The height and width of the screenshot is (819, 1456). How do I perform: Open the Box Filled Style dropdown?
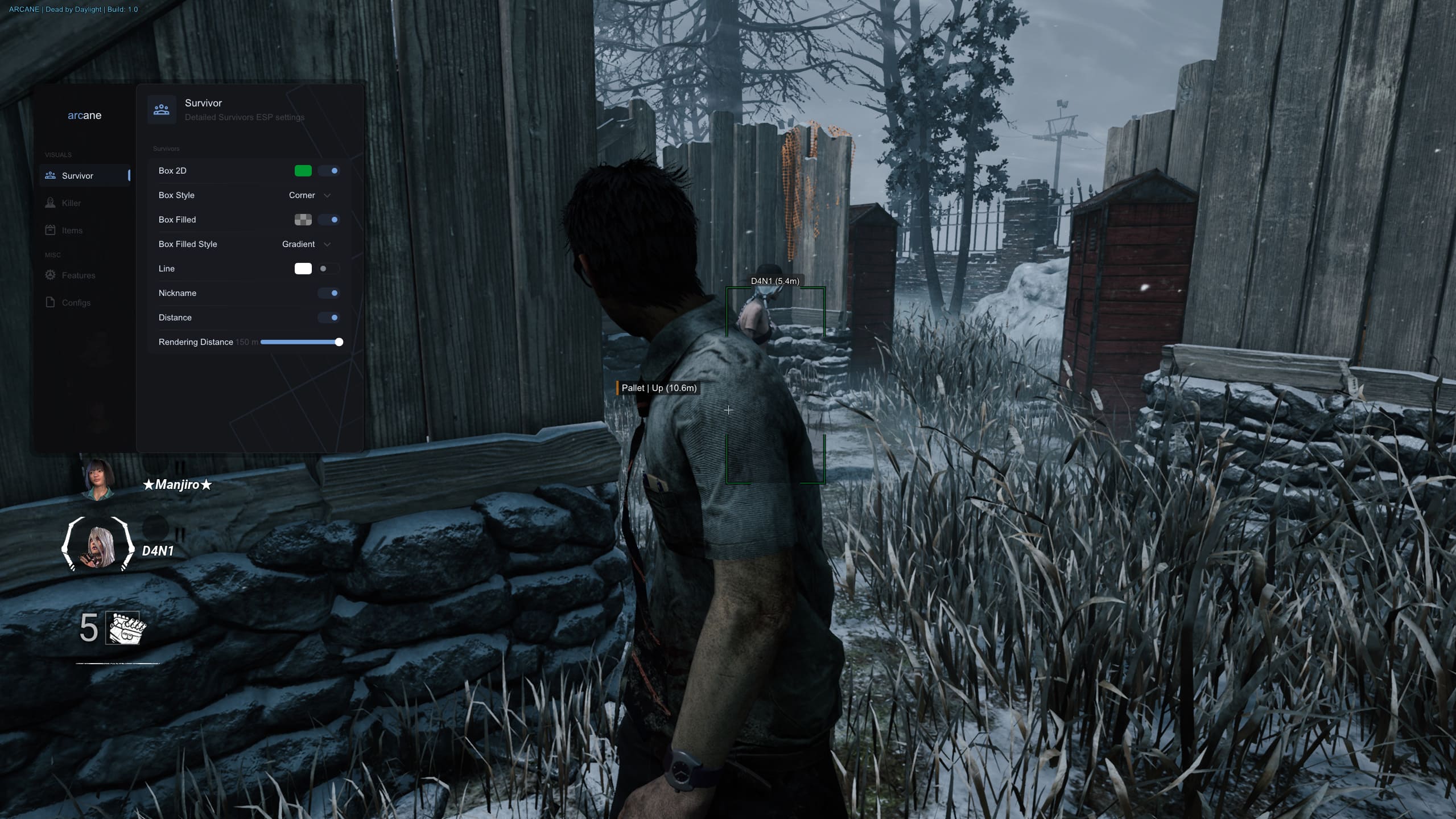coord(306,244)
